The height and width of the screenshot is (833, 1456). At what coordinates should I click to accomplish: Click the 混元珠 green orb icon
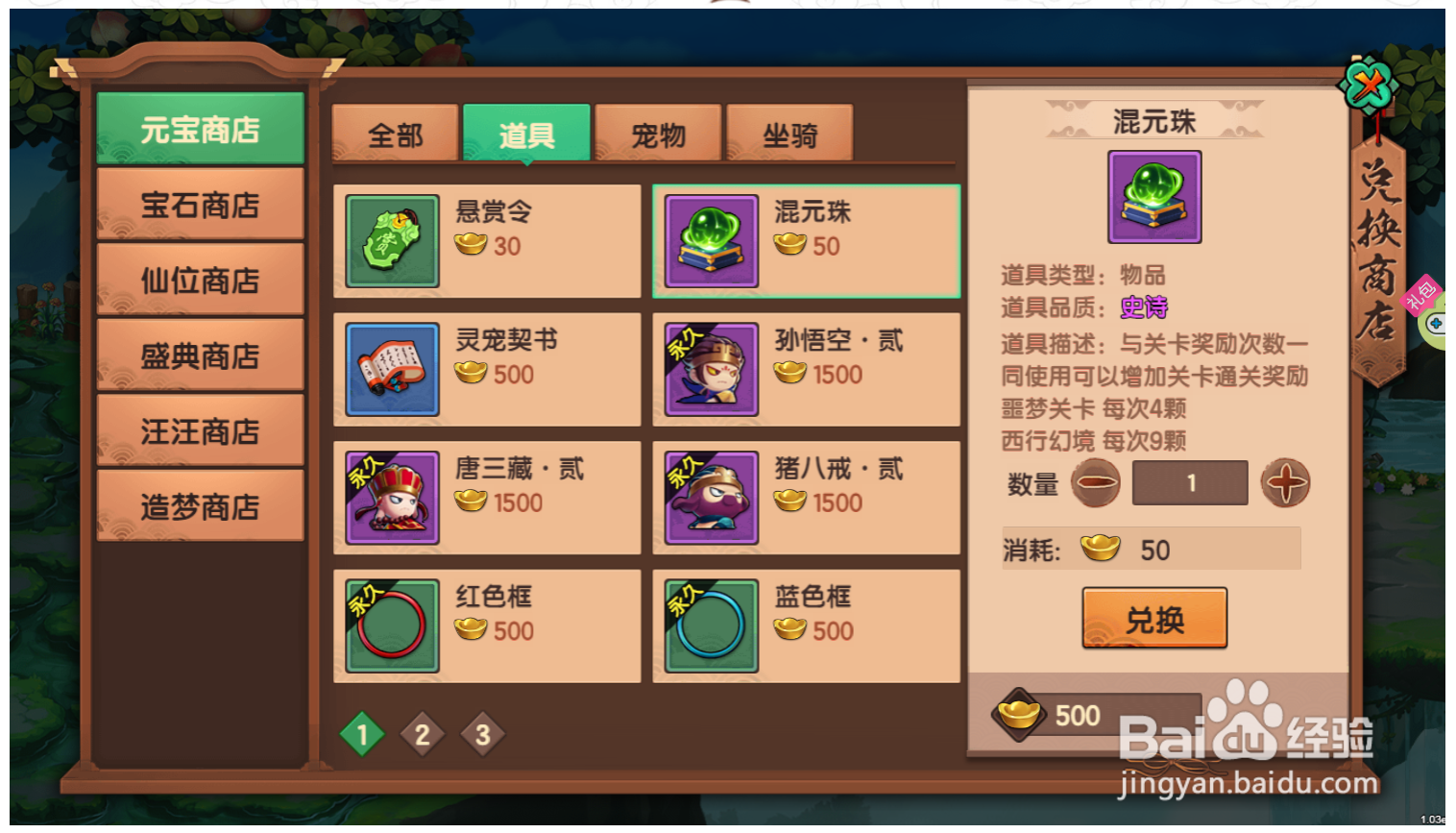711,241
